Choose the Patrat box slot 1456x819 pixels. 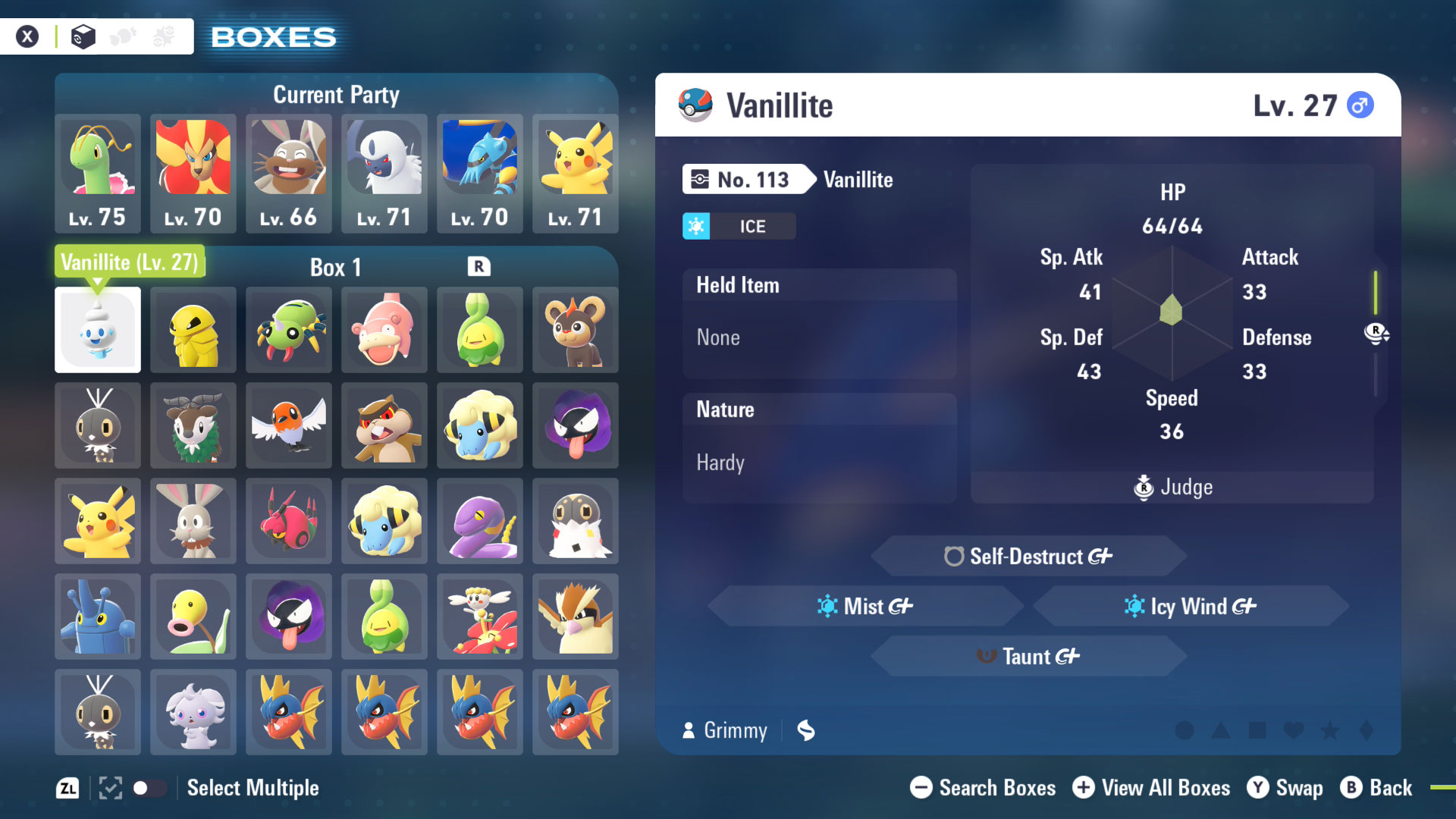pos(384,425)
